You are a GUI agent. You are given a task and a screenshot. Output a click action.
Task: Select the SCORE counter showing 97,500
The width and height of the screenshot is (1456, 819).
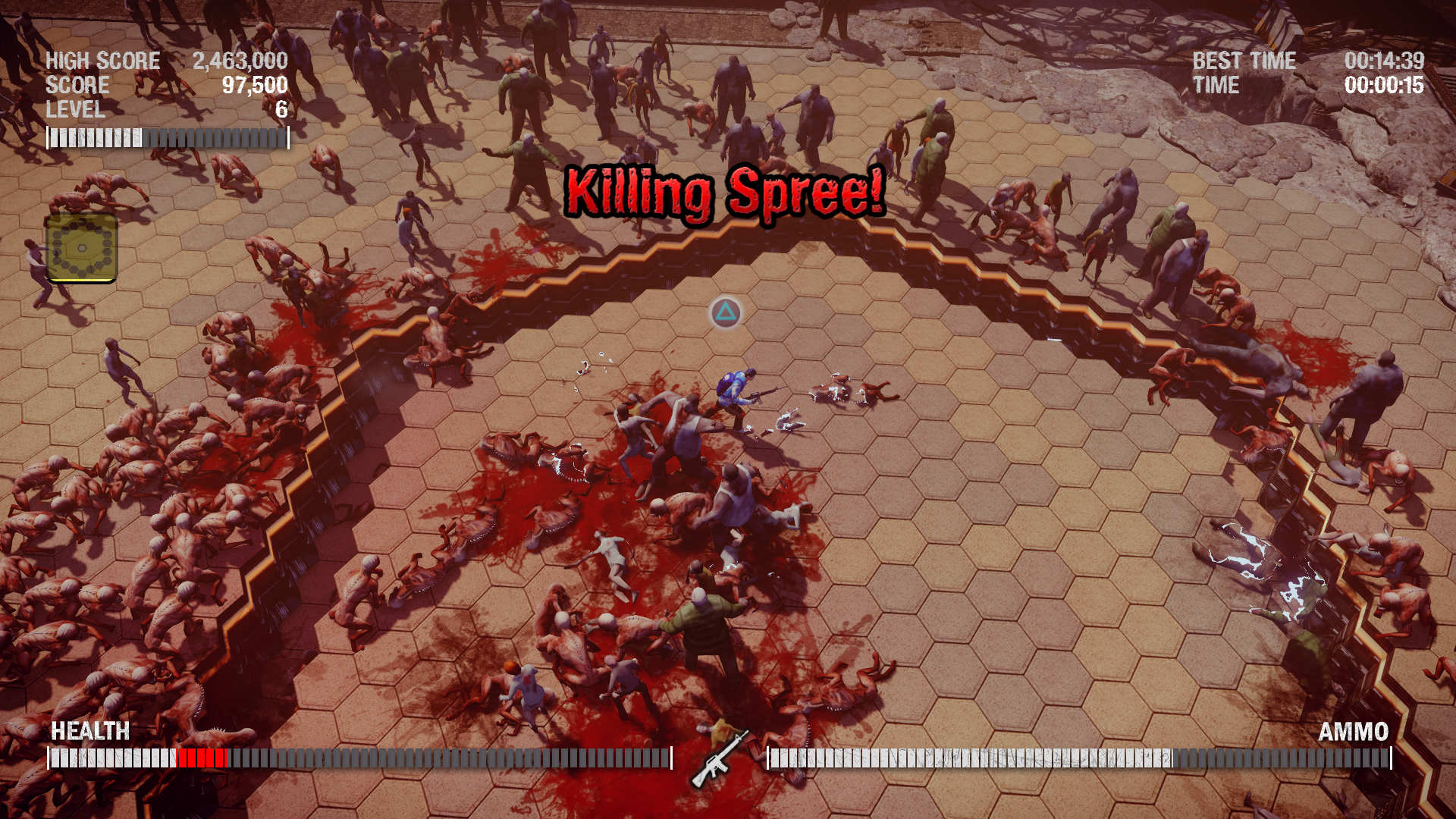(256, 86)
